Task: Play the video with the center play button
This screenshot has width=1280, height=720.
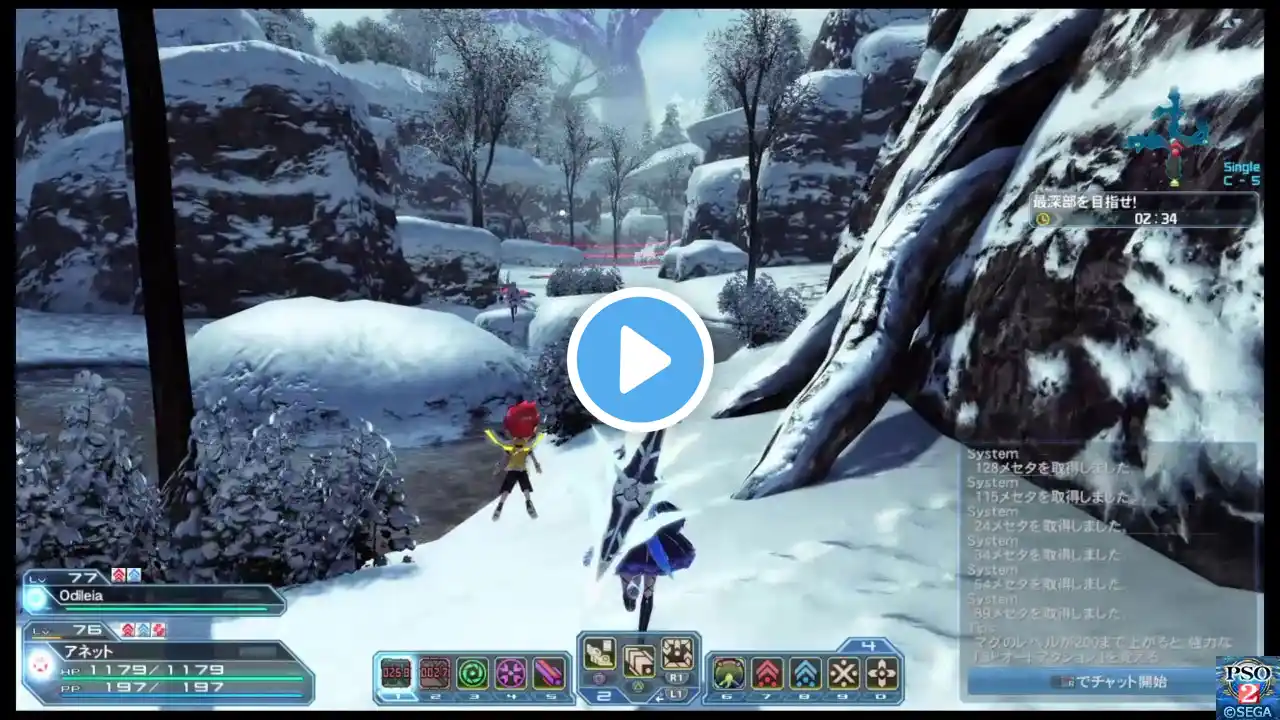Action: click(x=640, y=360)
